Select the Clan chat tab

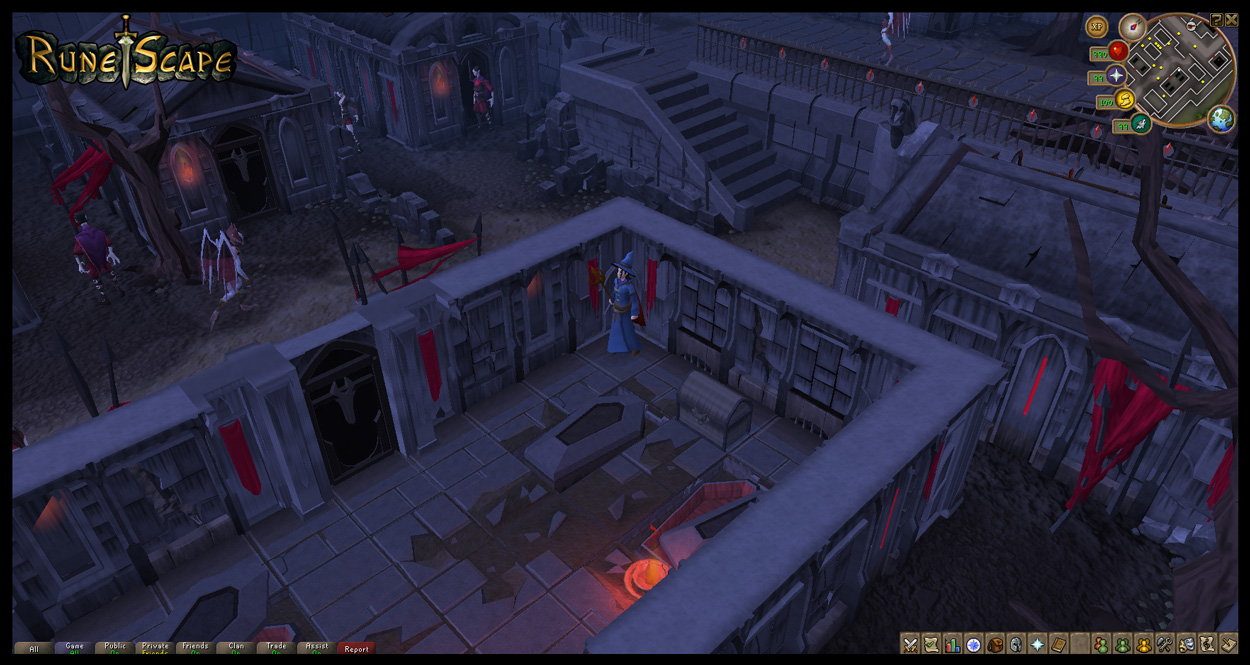236,648
